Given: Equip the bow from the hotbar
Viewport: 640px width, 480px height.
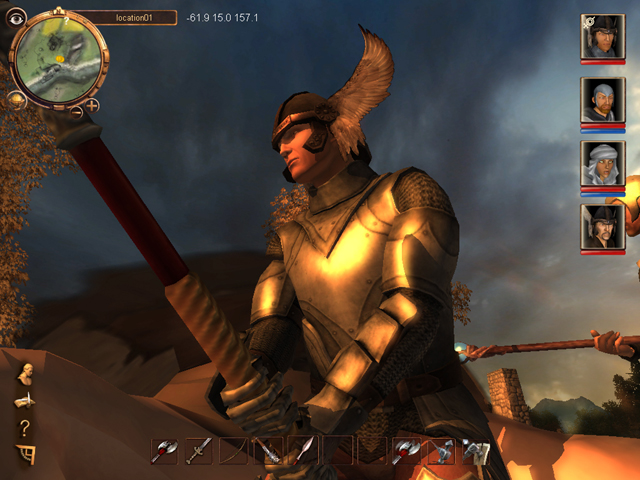Looking at the screenshot, I should 233,450.
